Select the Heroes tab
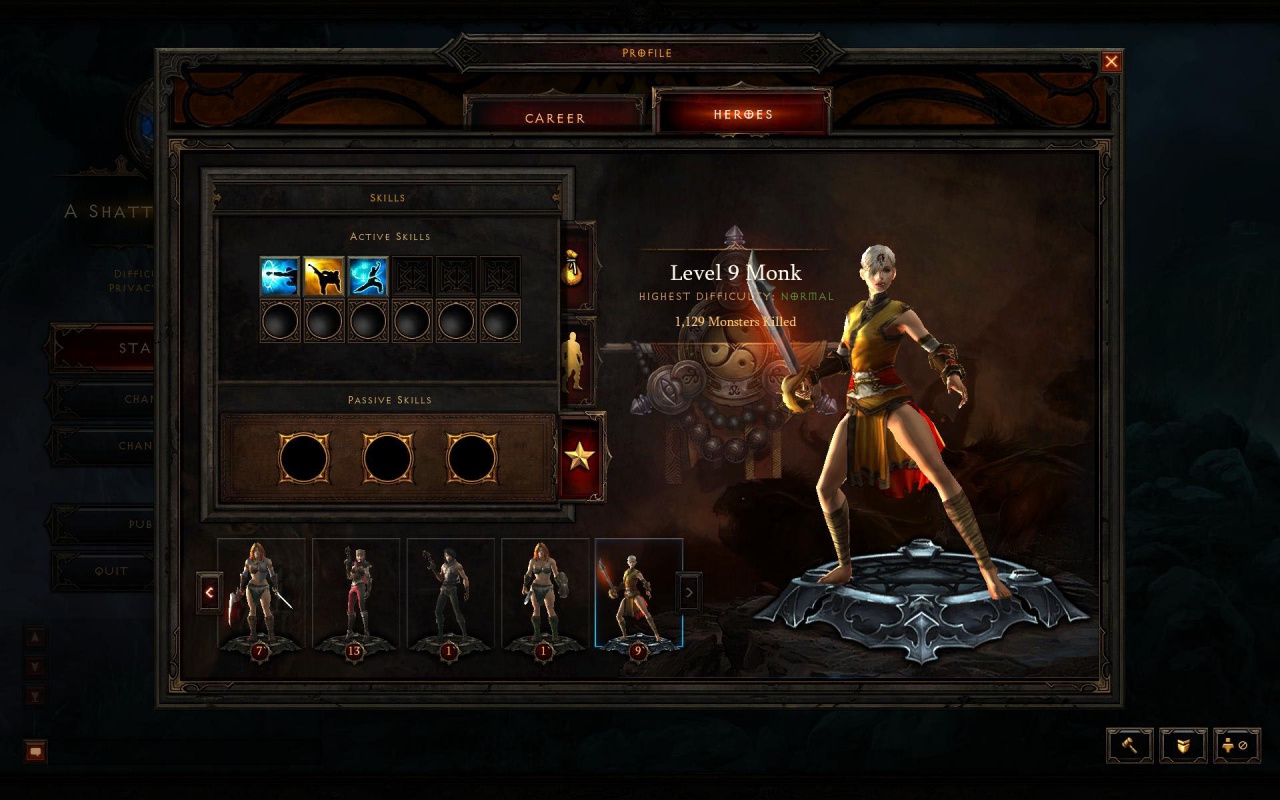 742,114
